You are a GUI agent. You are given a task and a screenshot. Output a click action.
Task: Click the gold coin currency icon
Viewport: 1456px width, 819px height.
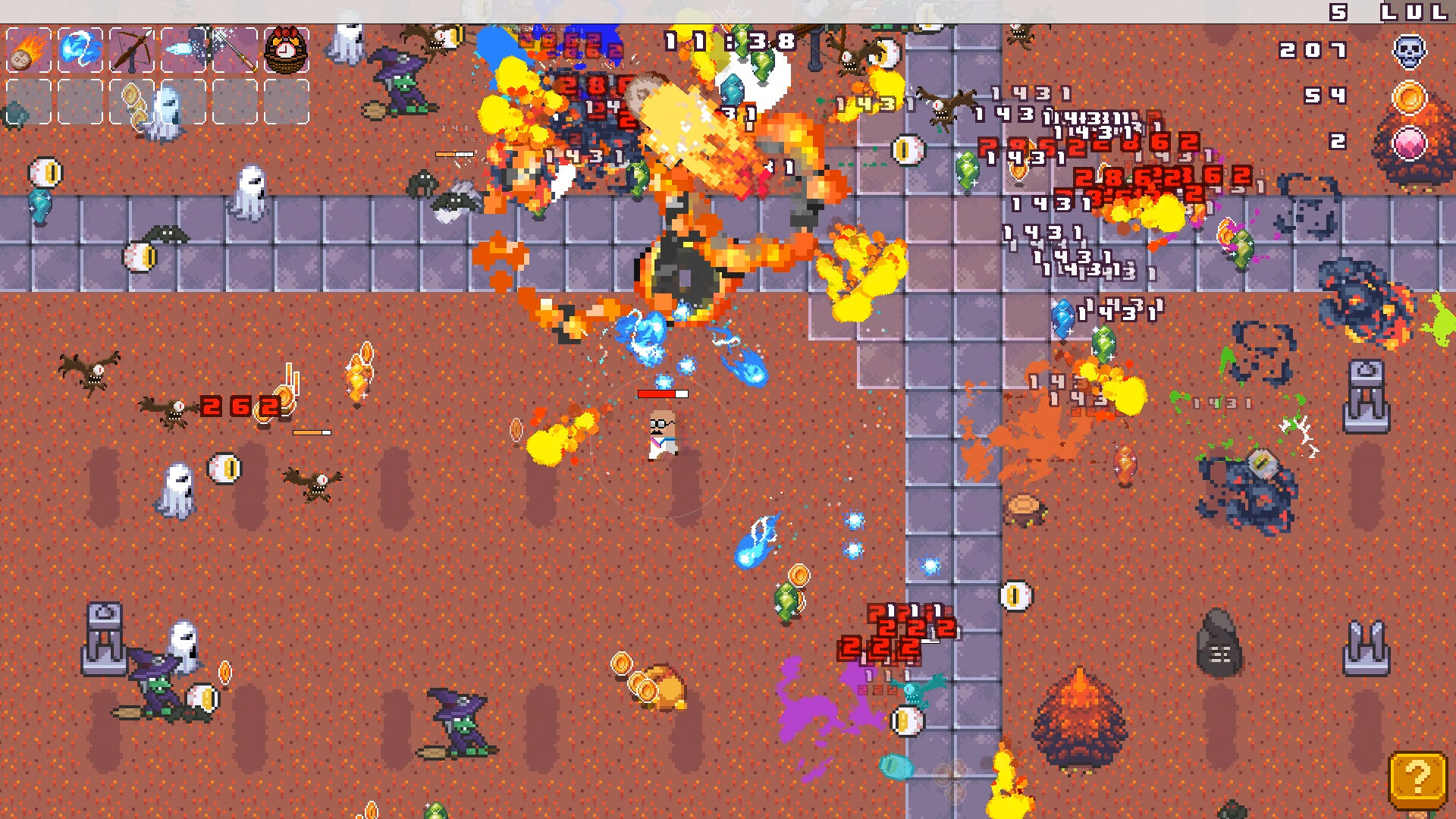[1408, 97]
